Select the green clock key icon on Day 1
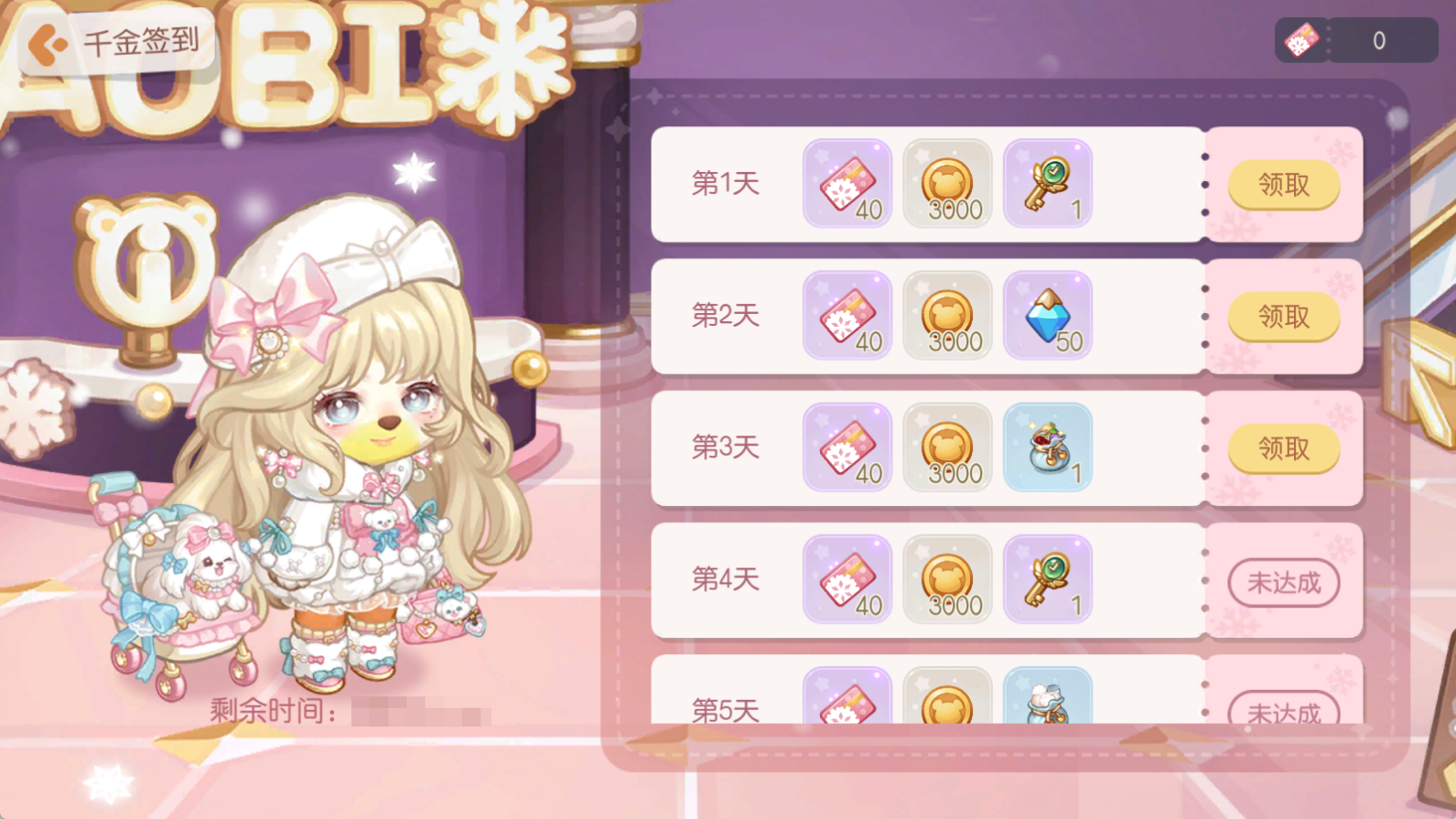 [x=1048, y=184]
